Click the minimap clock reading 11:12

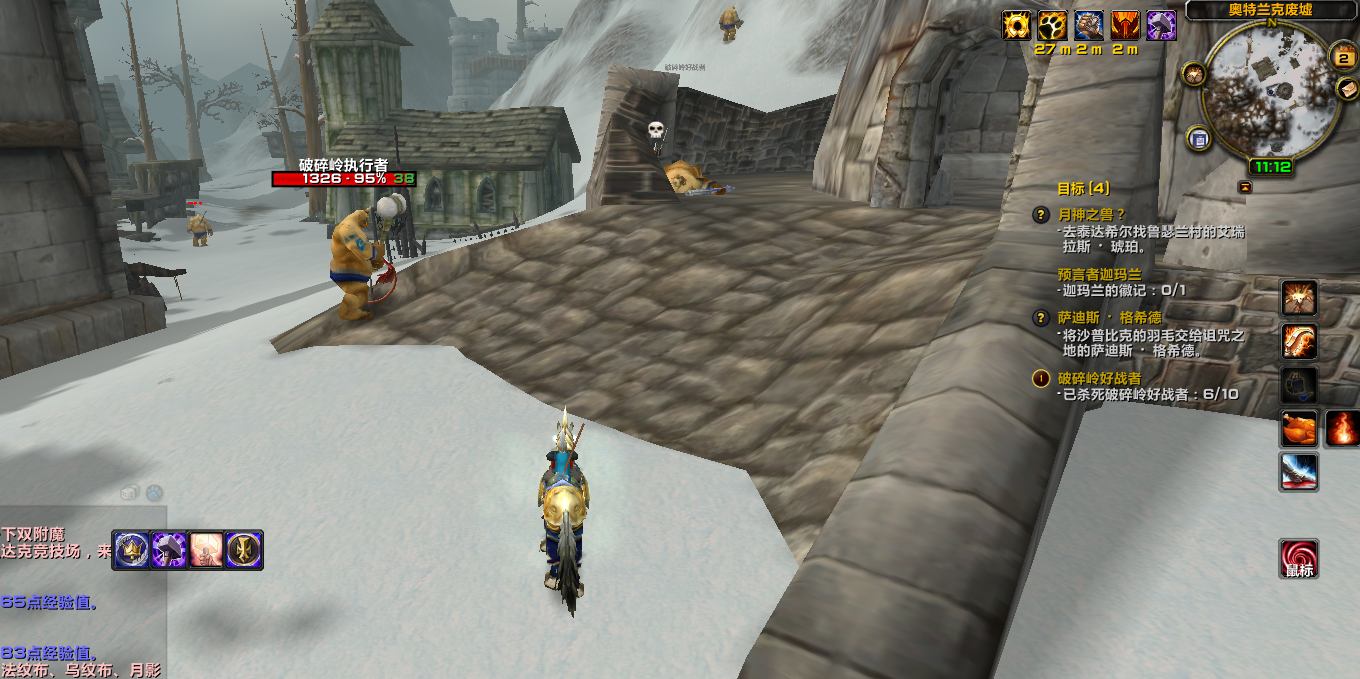tap(1270, 167)
